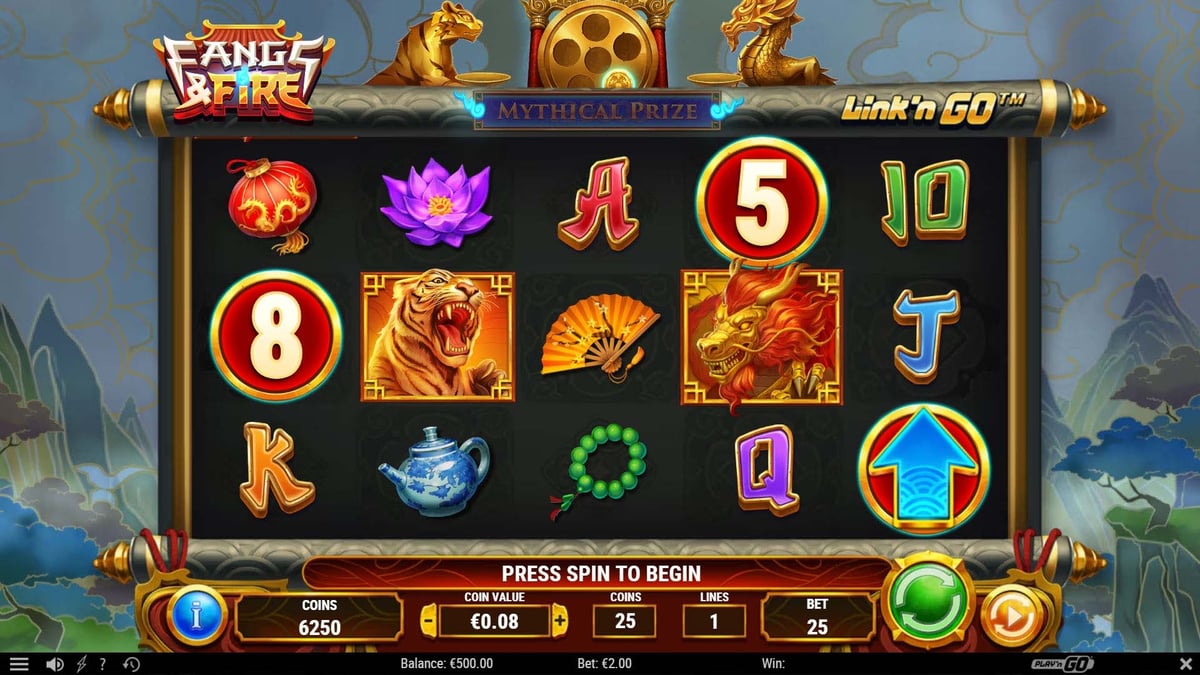
Task: Show the game history clock icon
Action: click(x=131, y=664)
